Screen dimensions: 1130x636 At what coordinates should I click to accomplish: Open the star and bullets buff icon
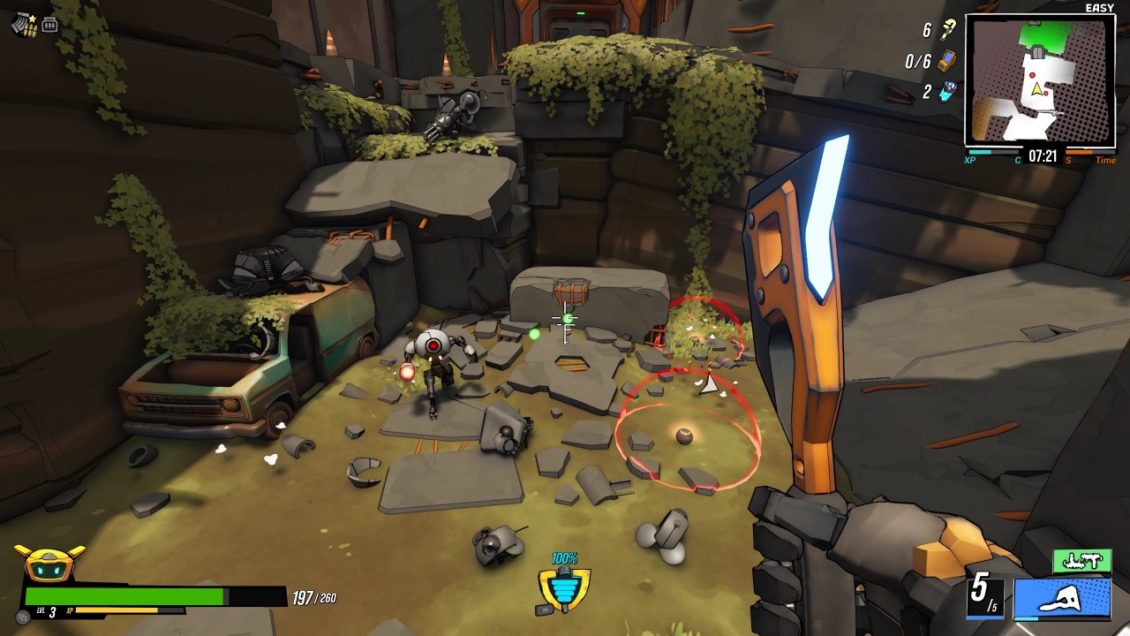click(x=22, y=23)
